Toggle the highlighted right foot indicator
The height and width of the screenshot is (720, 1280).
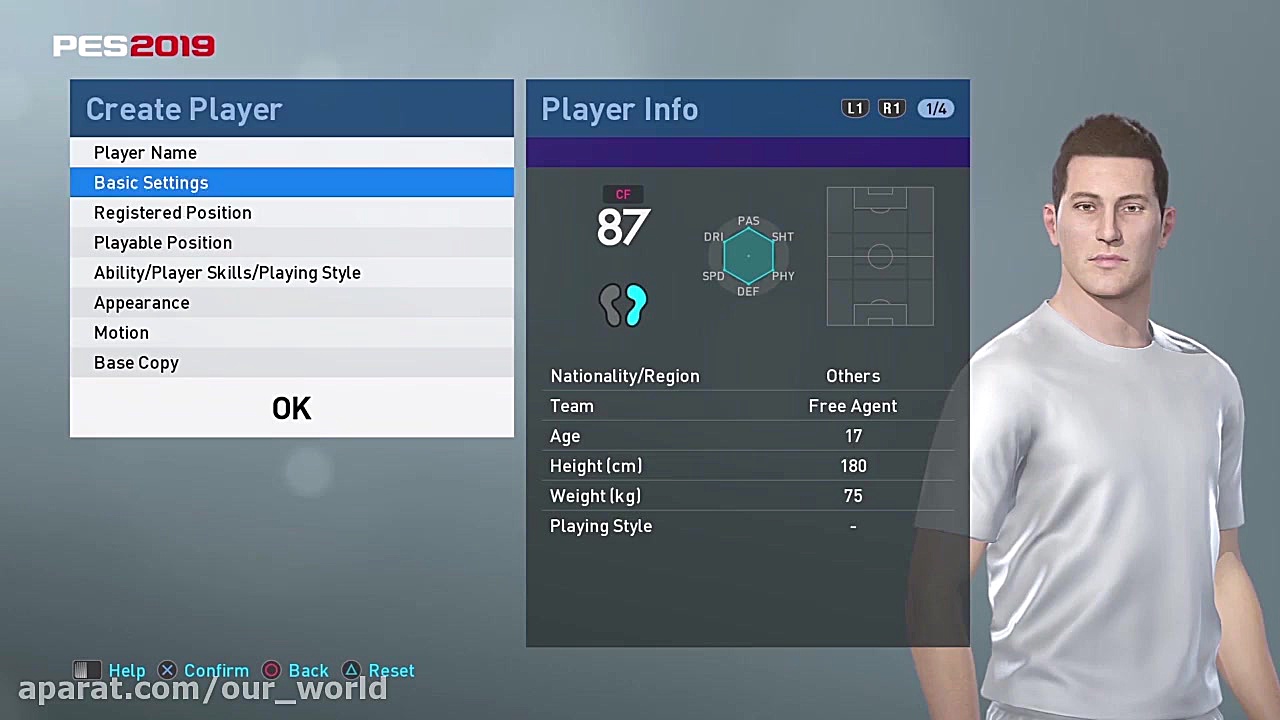click(x=635, y=306)
